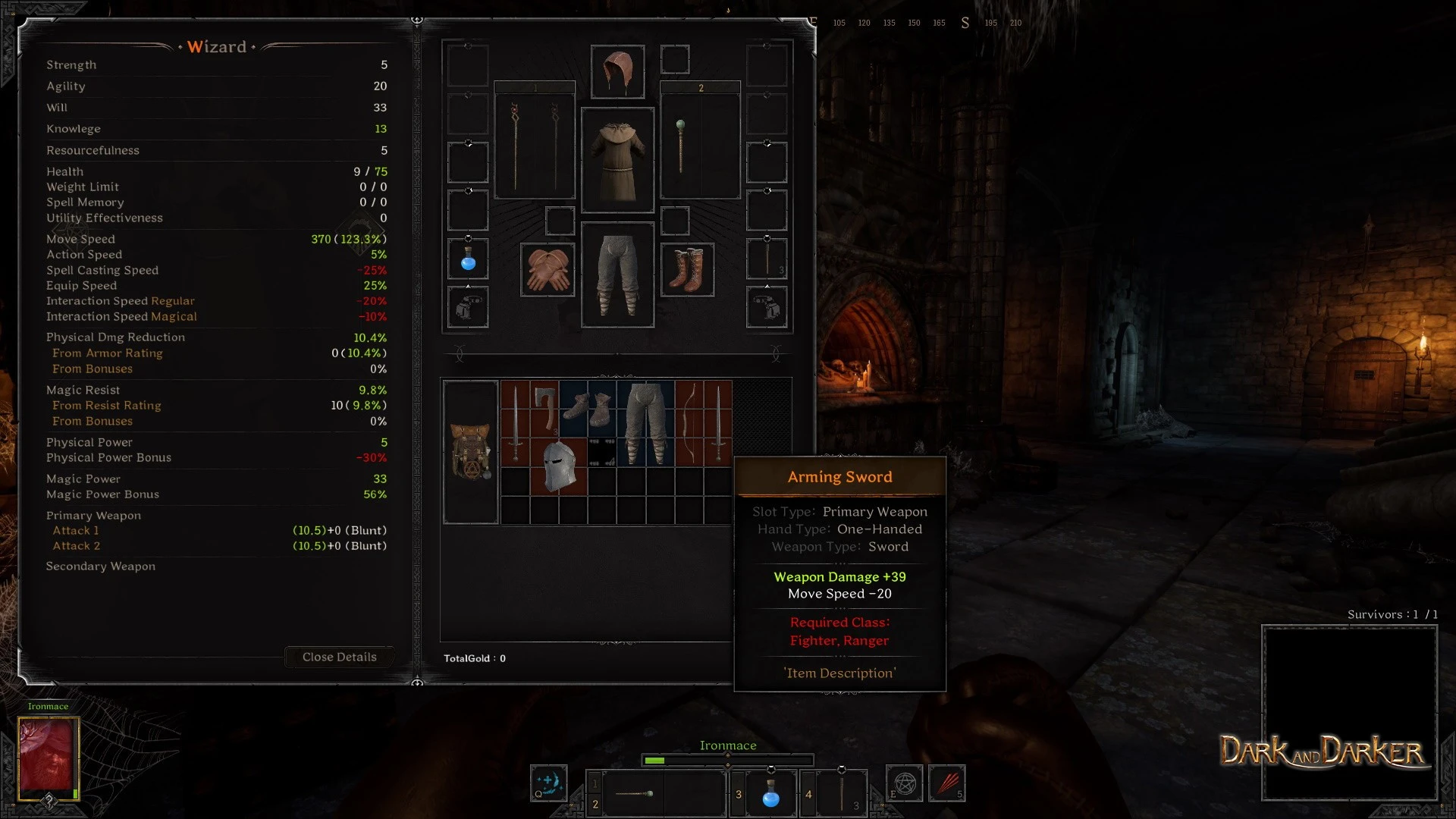Close the character stat details panel
This screenshot has width=1456, height=819.
339,657
